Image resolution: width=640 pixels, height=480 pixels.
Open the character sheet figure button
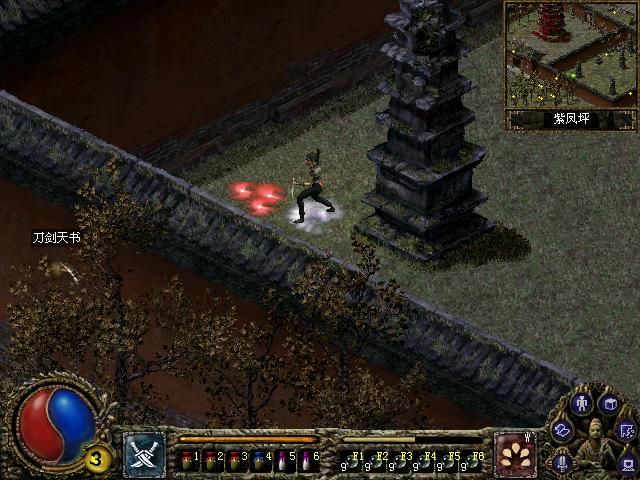click(x=583, y=404)
